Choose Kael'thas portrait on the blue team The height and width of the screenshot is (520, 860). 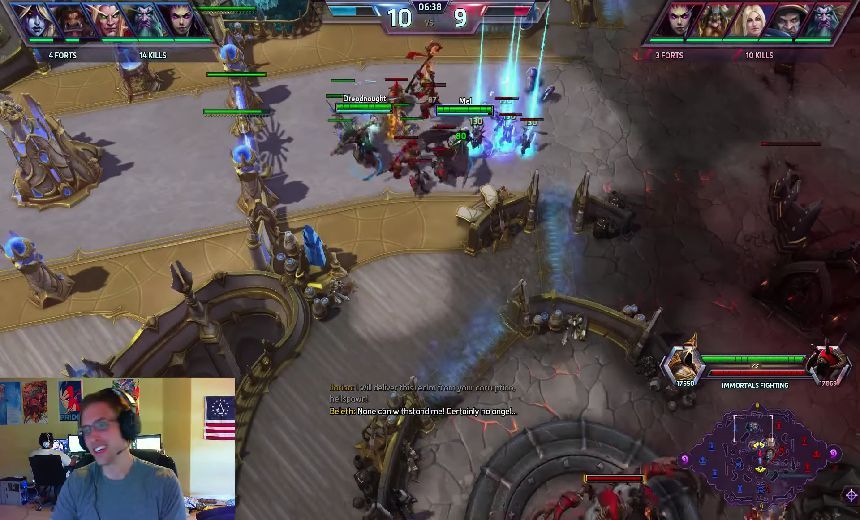tap(104, 20)
